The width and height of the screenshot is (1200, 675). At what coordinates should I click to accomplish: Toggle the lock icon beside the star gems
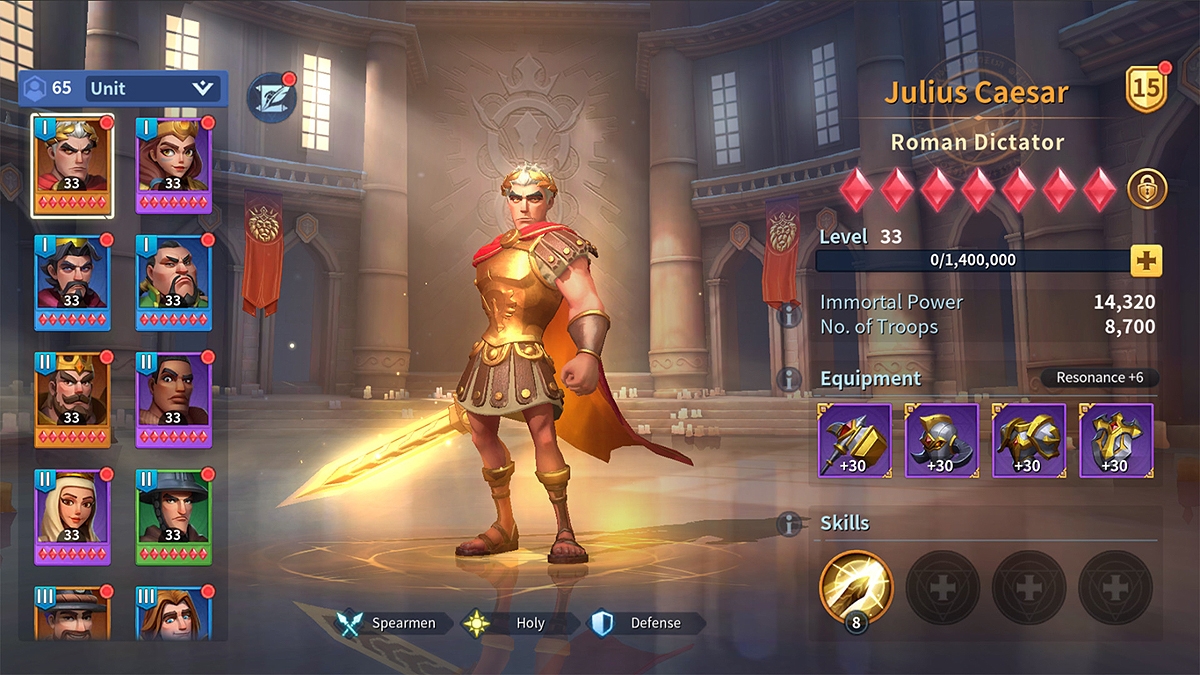click(1147, 189)
